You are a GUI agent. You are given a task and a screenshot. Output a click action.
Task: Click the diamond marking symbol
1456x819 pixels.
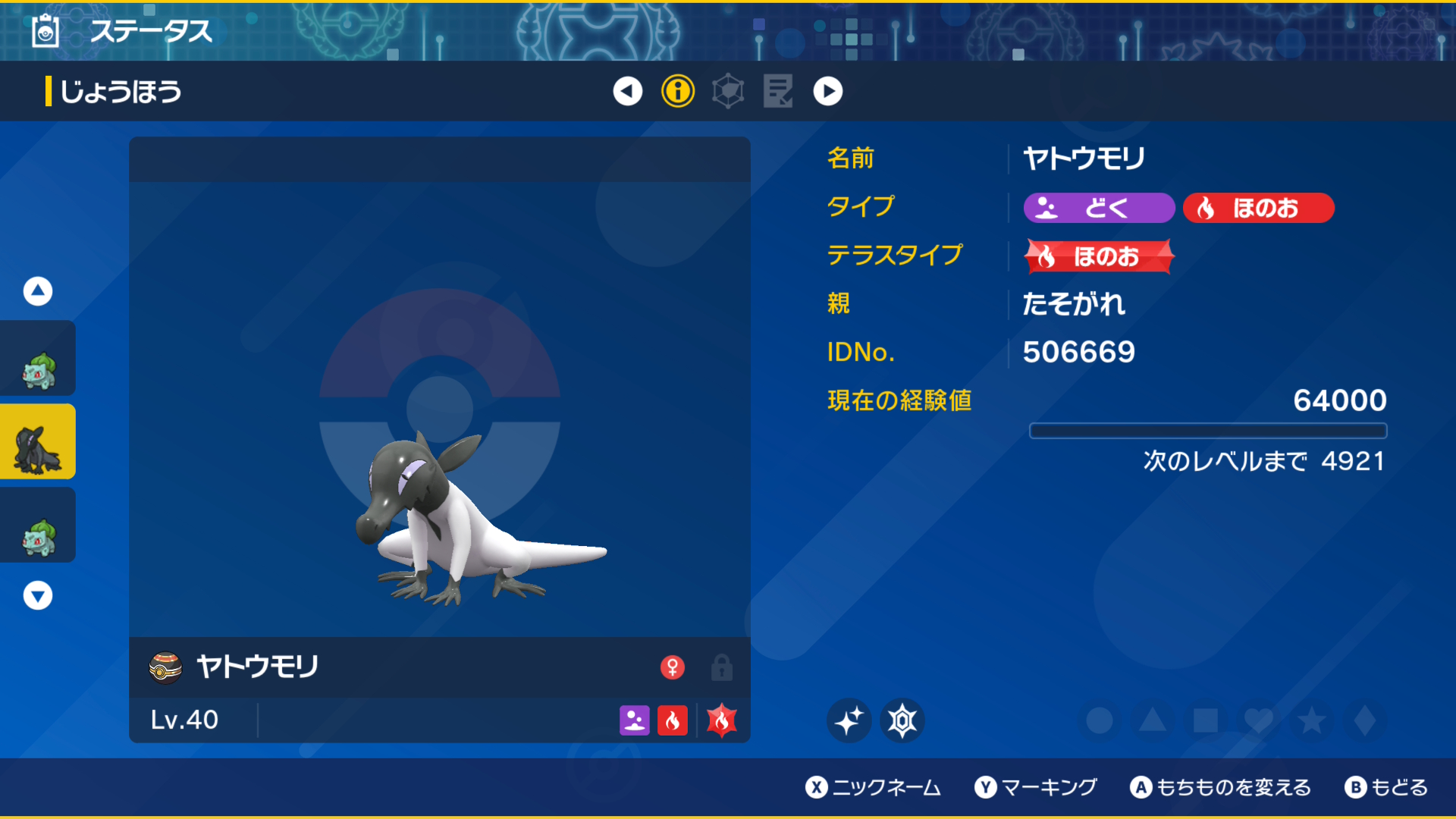[1365, 720]
